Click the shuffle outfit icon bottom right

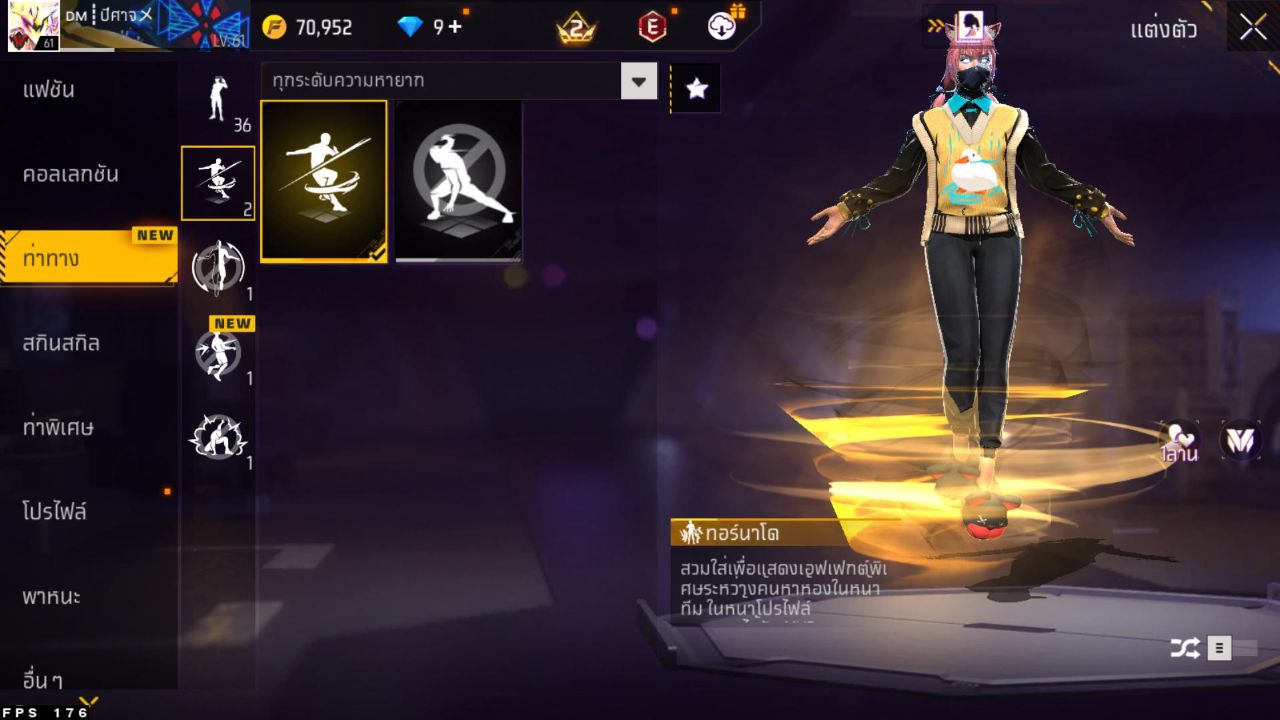point(1186,648)
